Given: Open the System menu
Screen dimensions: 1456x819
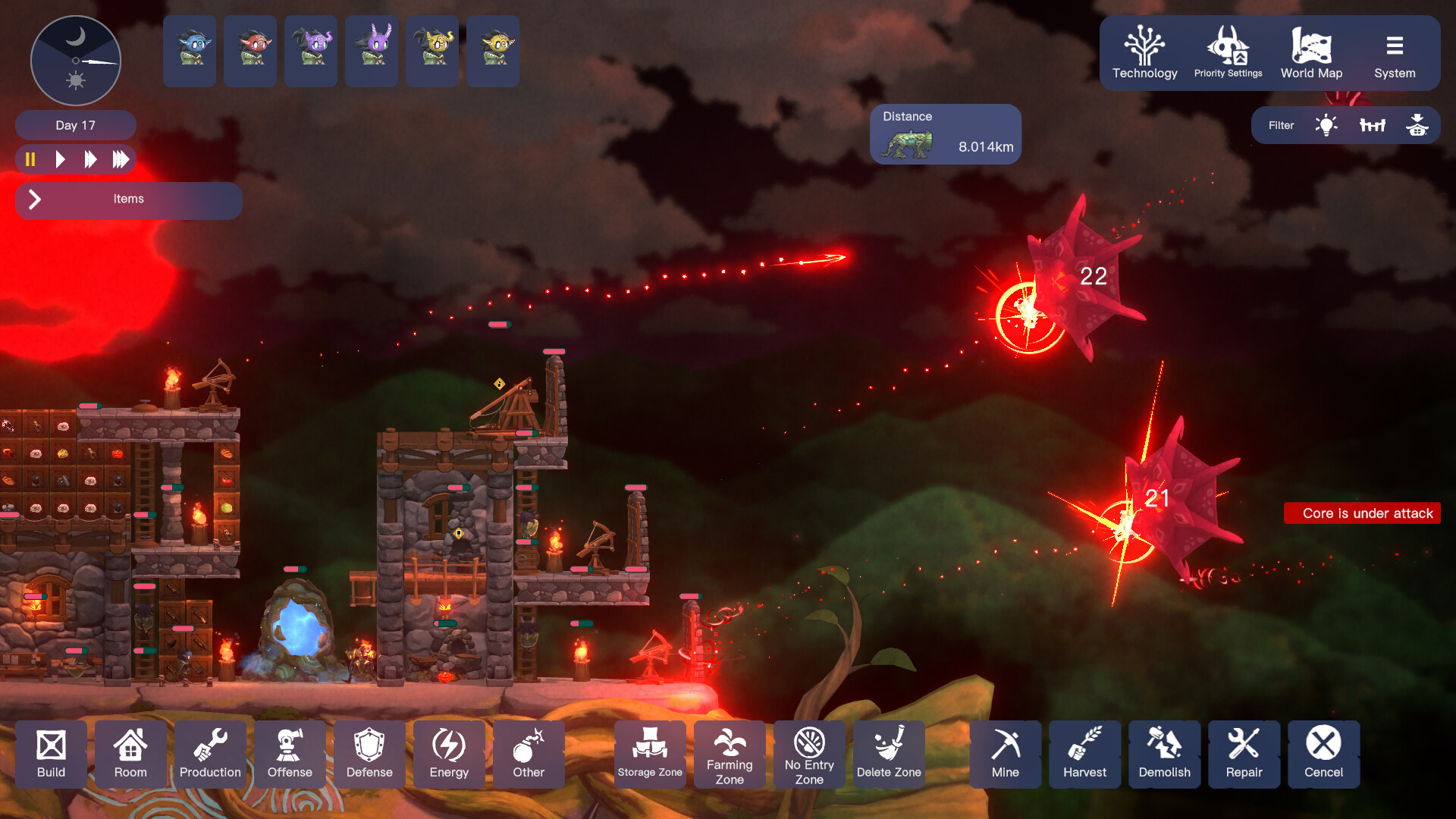Looking at the screenshot, I should pyautogui.click(x=1395, y=53).
